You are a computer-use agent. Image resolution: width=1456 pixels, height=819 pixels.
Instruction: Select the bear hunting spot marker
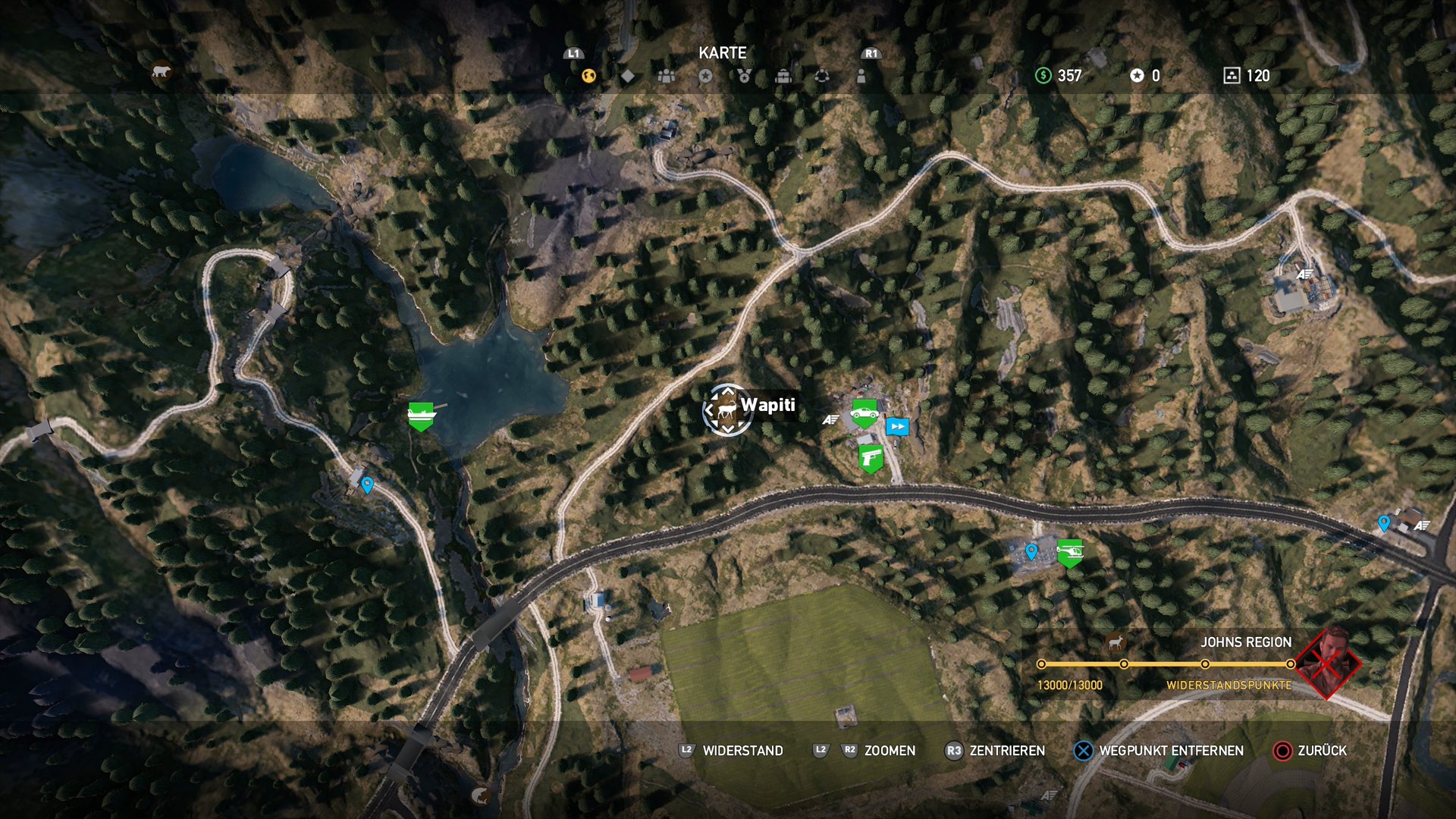tap(161, 72)
